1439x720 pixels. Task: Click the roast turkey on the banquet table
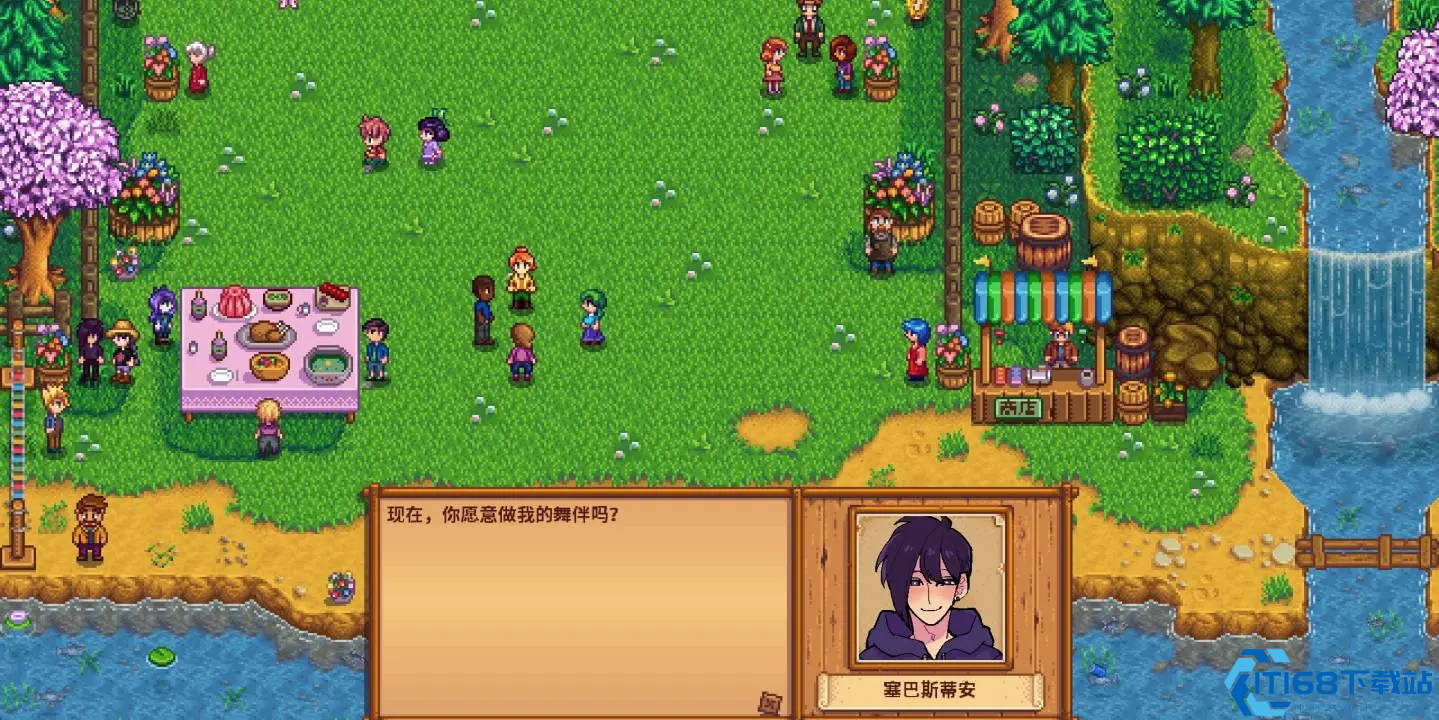click(x=266, y=333)
